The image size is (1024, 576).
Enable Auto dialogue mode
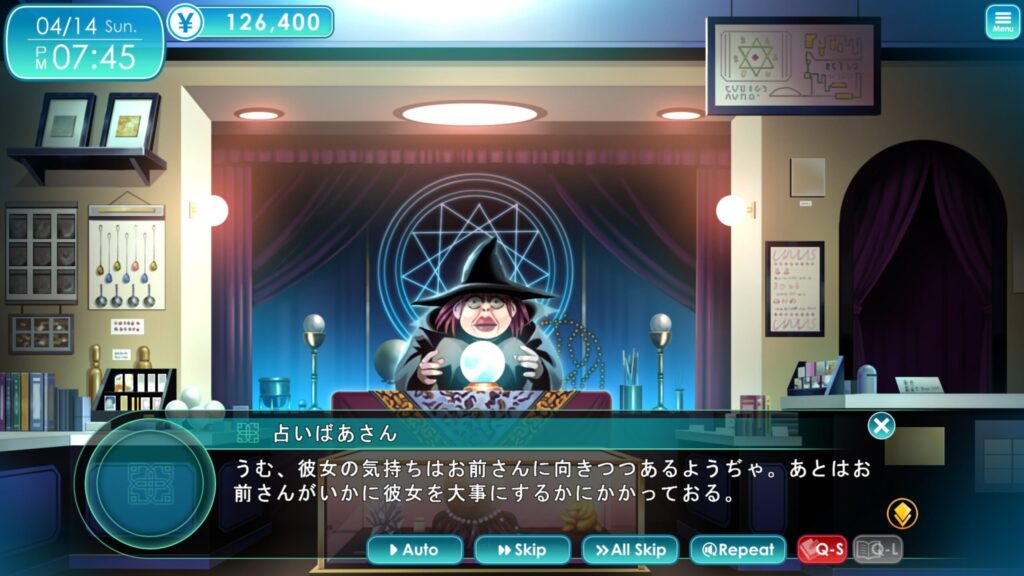pyautogui.click(x=415, y=549)
